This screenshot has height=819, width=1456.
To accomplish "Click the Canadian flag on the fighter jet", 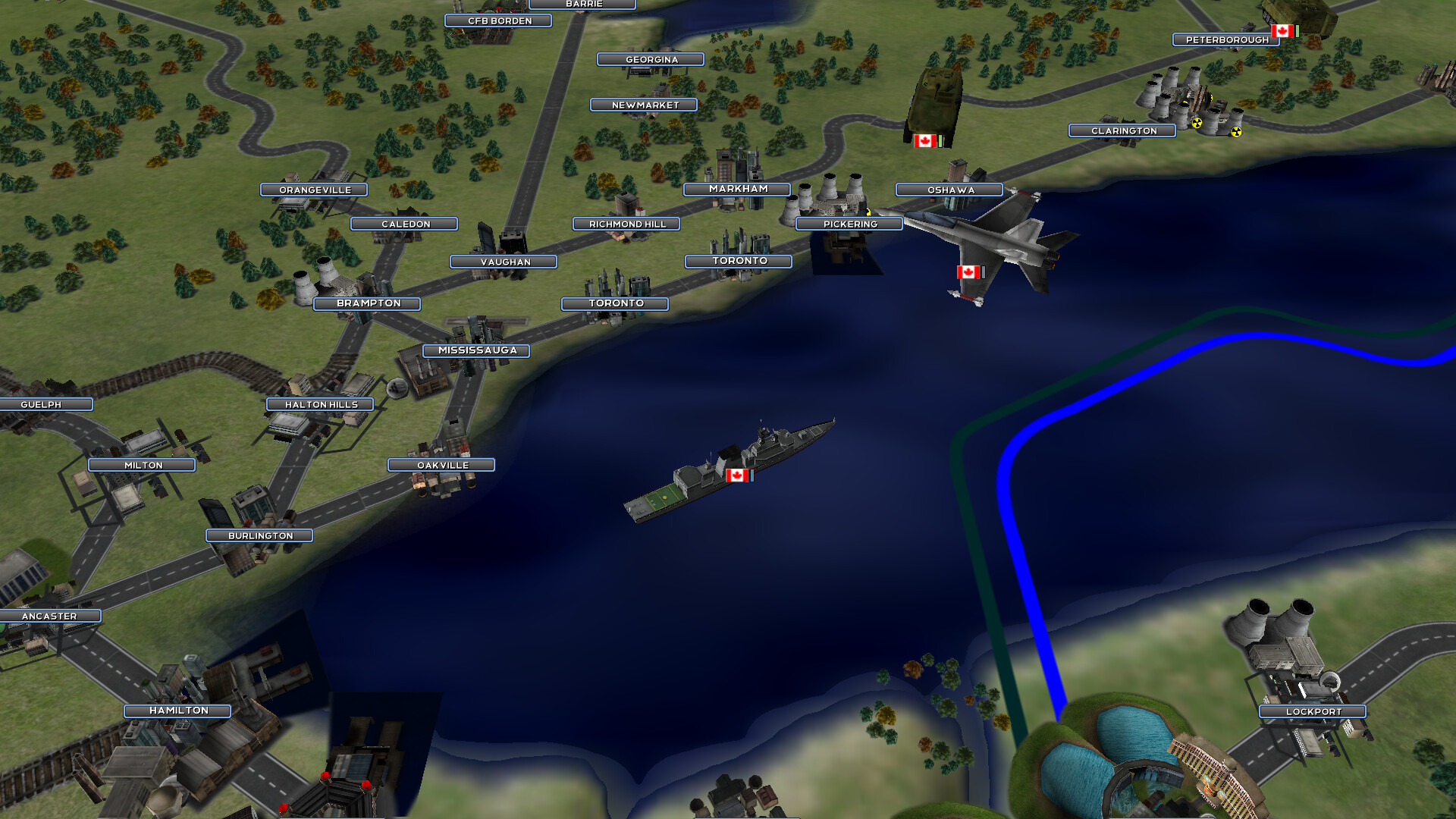I will coord(968,271).
